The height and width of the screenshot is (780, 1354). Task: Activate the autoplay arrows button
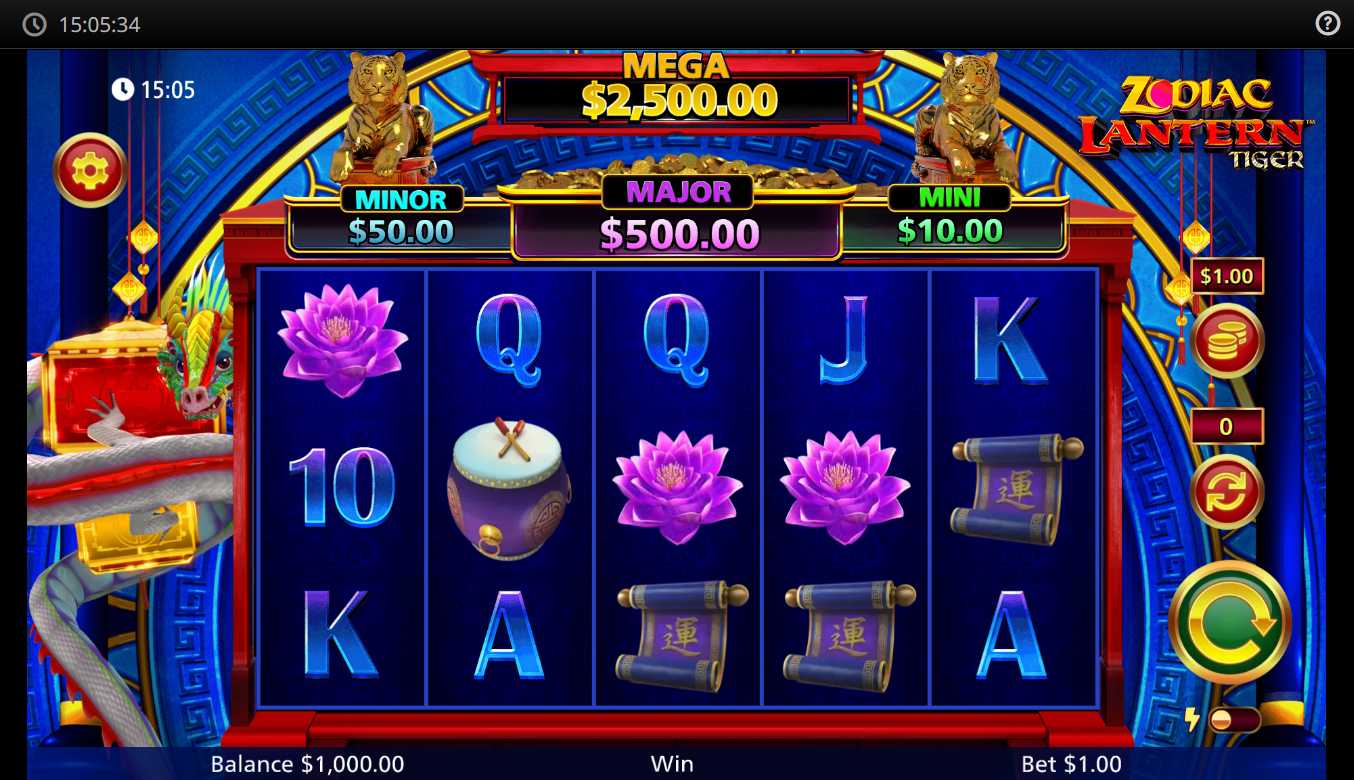[1227, 491]
